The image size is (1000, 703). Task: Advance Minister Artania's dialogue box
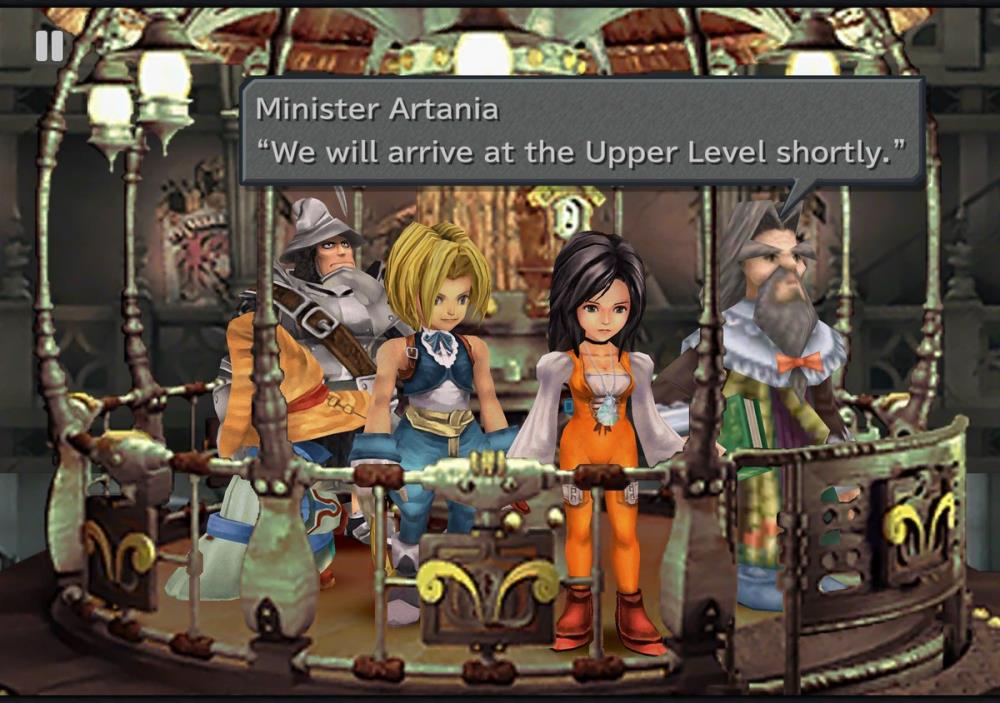click(x=581, y=132)
